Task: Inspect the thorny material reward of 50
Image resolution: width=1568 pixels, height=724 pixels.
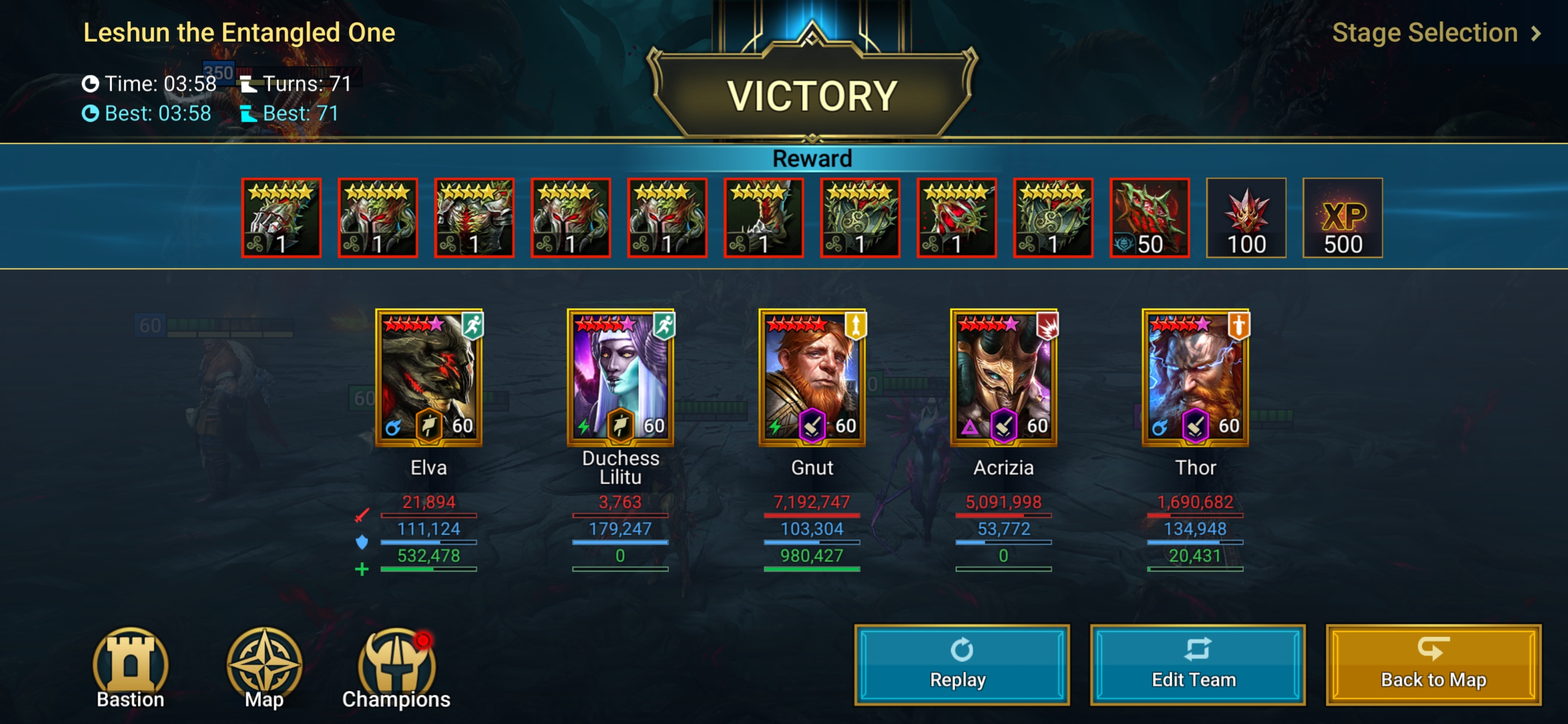Action: (x=1149, y=218)
